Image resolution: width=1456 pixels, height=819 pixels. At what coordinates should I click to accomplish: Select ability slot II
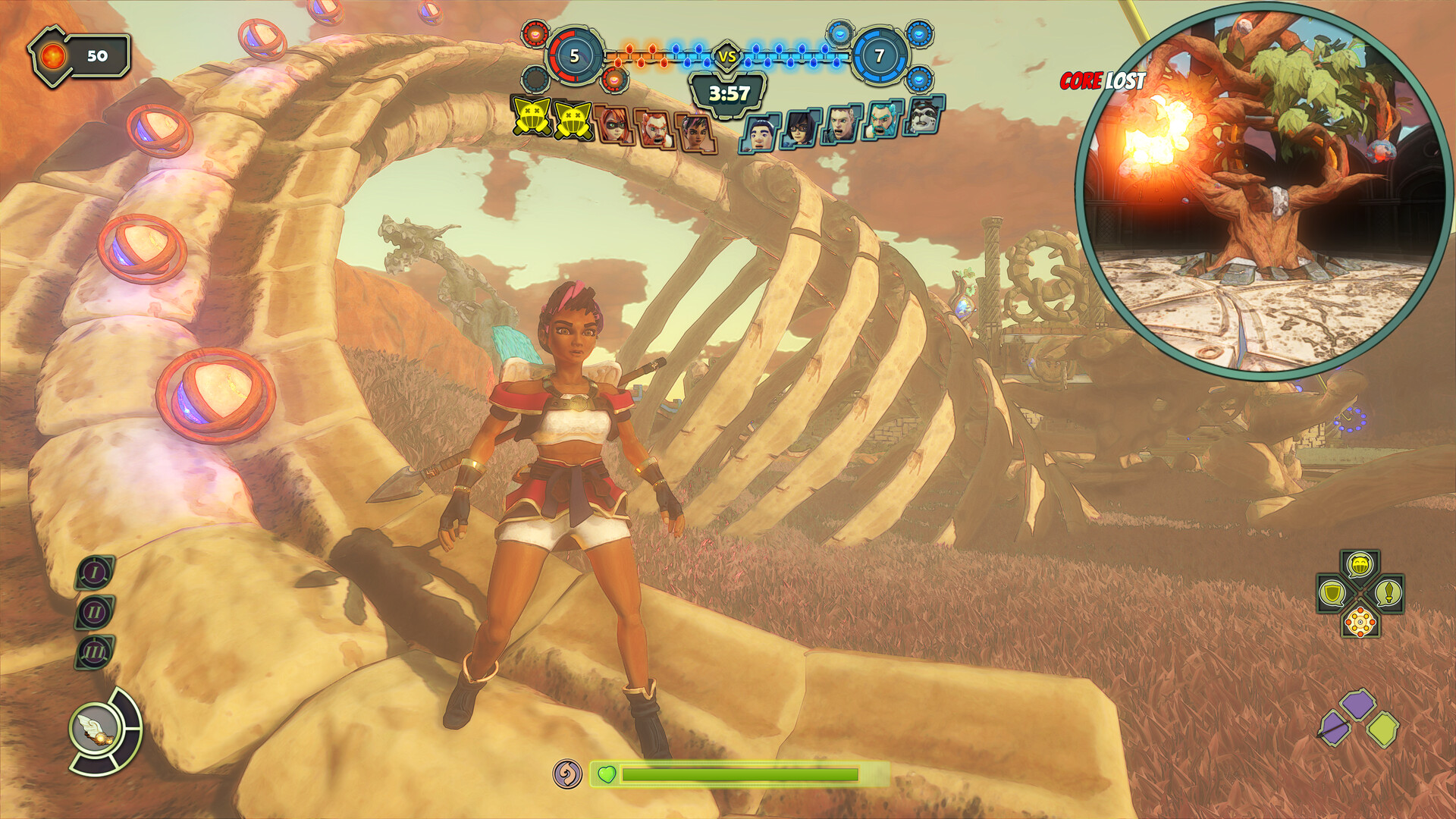click(x=95, y=612)
